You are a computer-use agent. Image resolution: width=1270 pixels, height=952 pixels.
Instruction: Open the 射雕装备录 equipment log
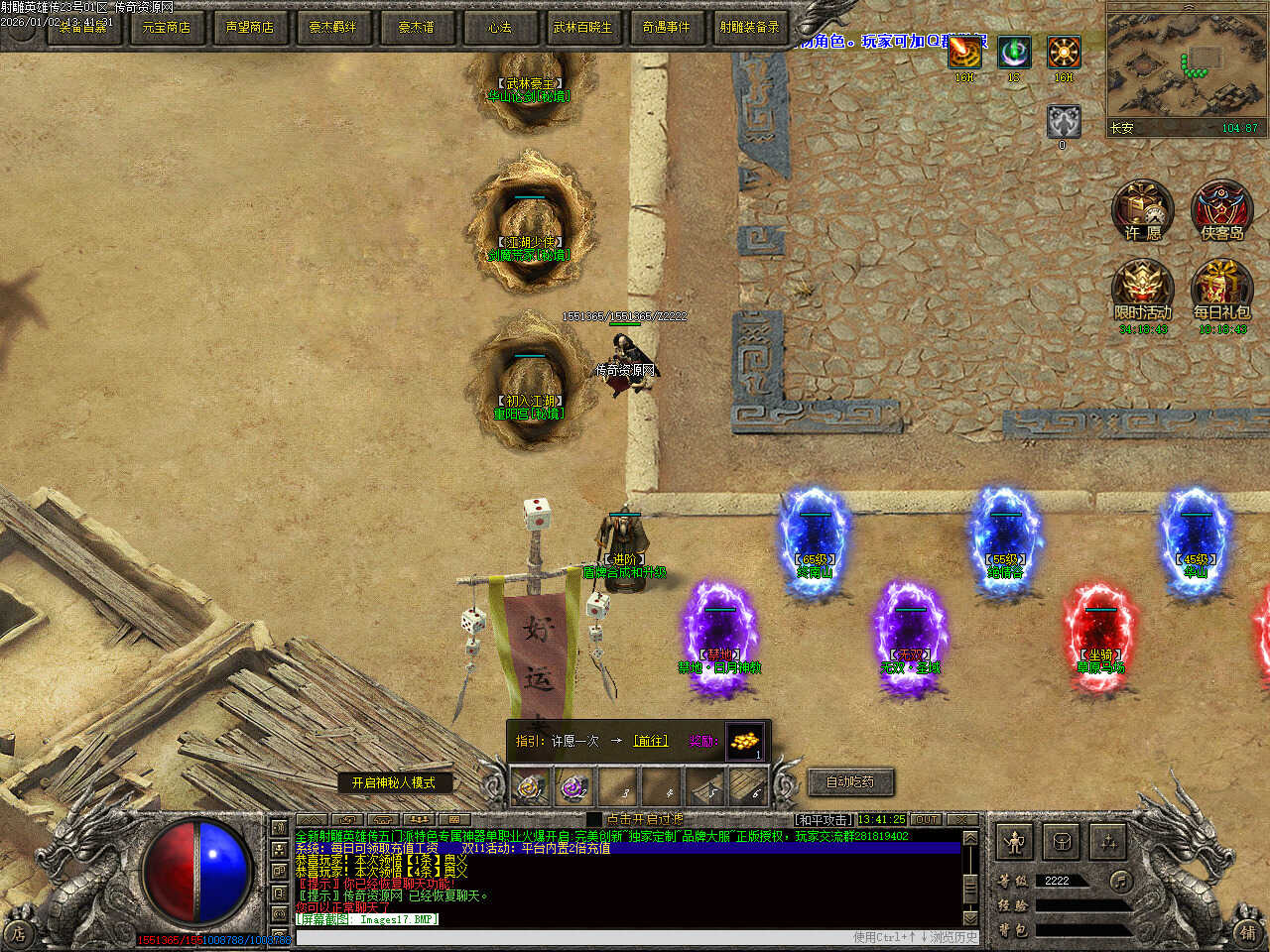tap(749, 27)
